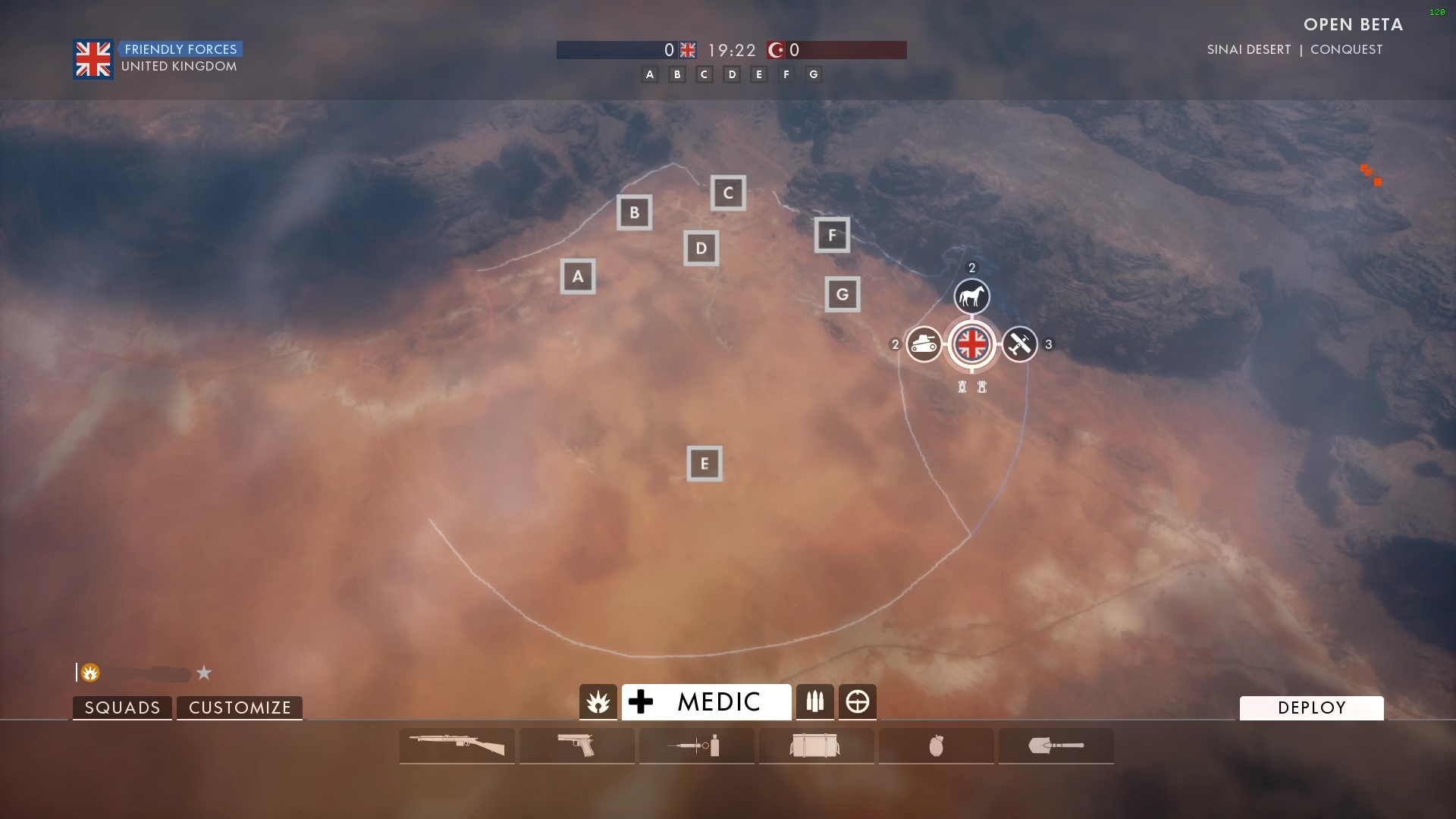Click capture point E on the map

tap(704, 463)
